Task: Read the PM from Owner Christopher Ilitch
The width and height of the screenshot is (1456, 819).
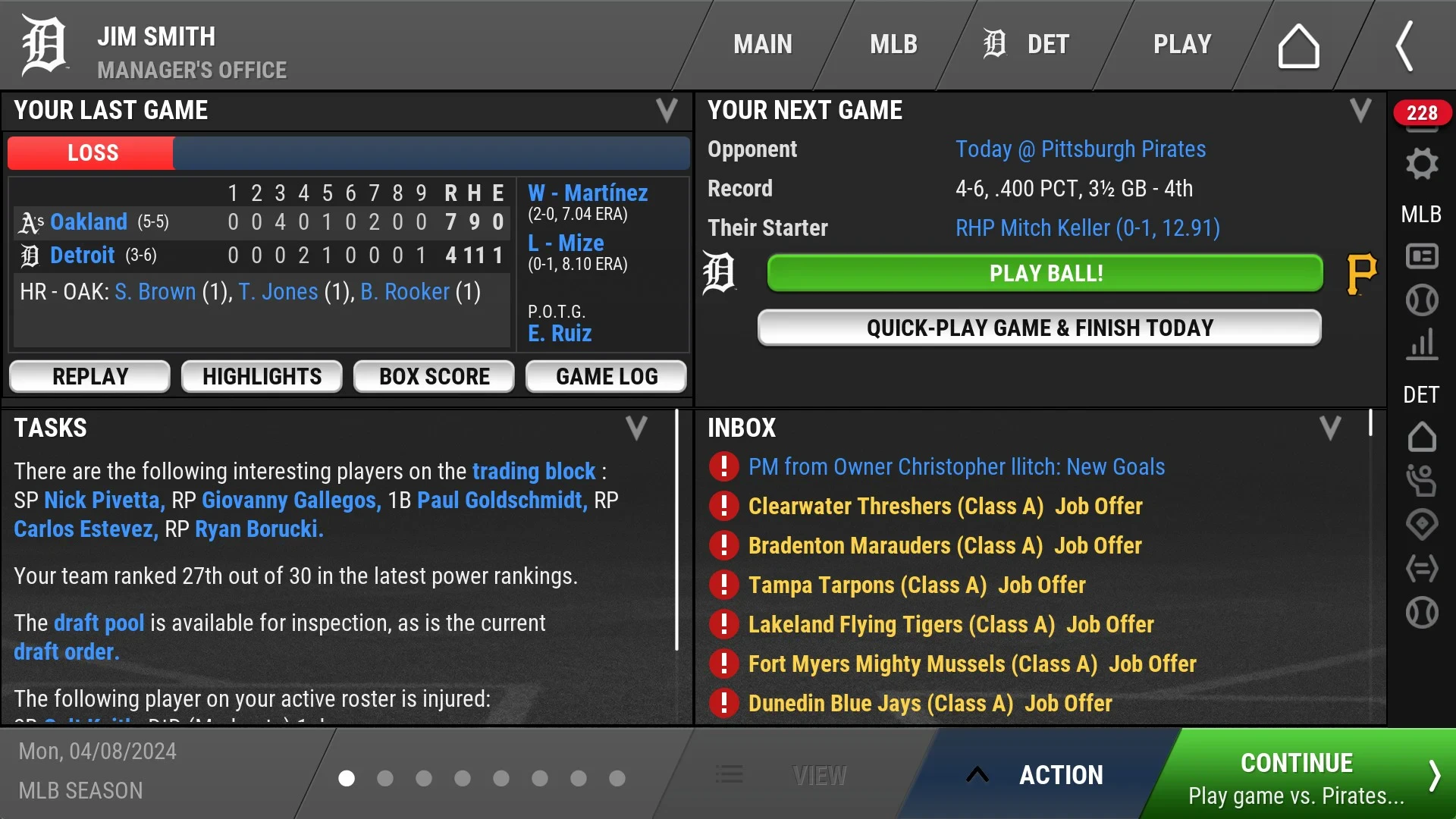Action: pyautogui.click(x=955, y=467)
